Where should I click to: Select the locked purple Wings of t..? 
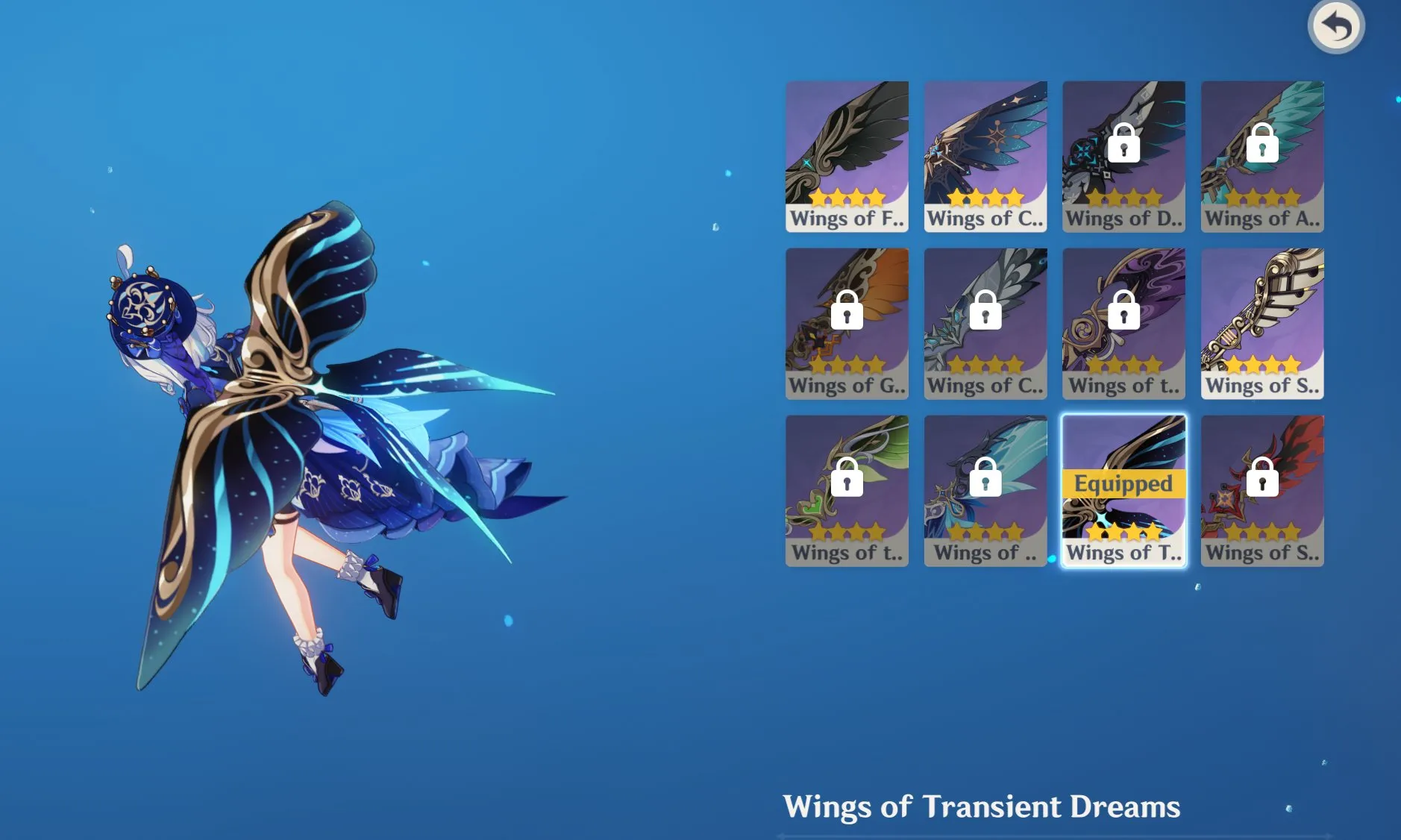coord(1123,324)
